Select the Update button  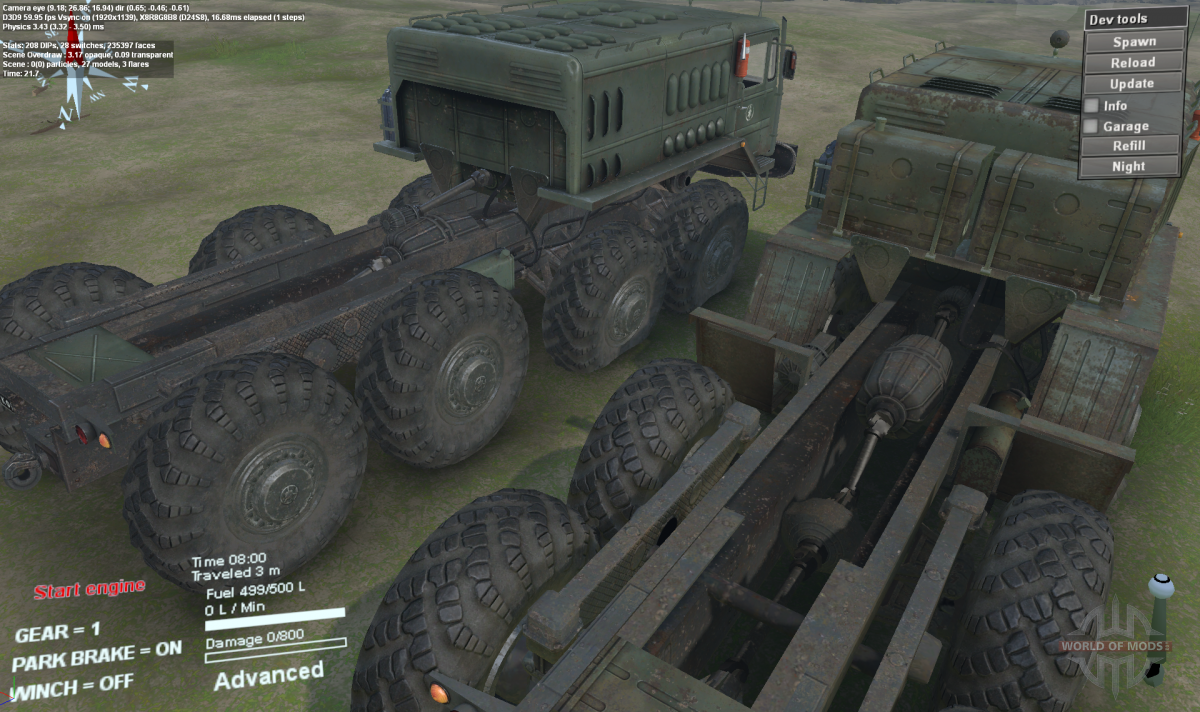click(x=1133, y=84)
